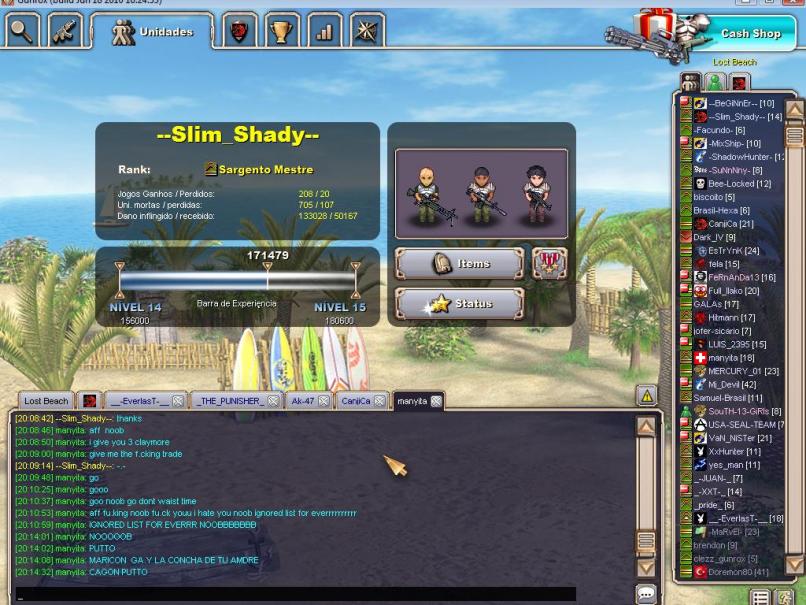
Task: Close the manyita chat tab
Action: coord(436,401)
